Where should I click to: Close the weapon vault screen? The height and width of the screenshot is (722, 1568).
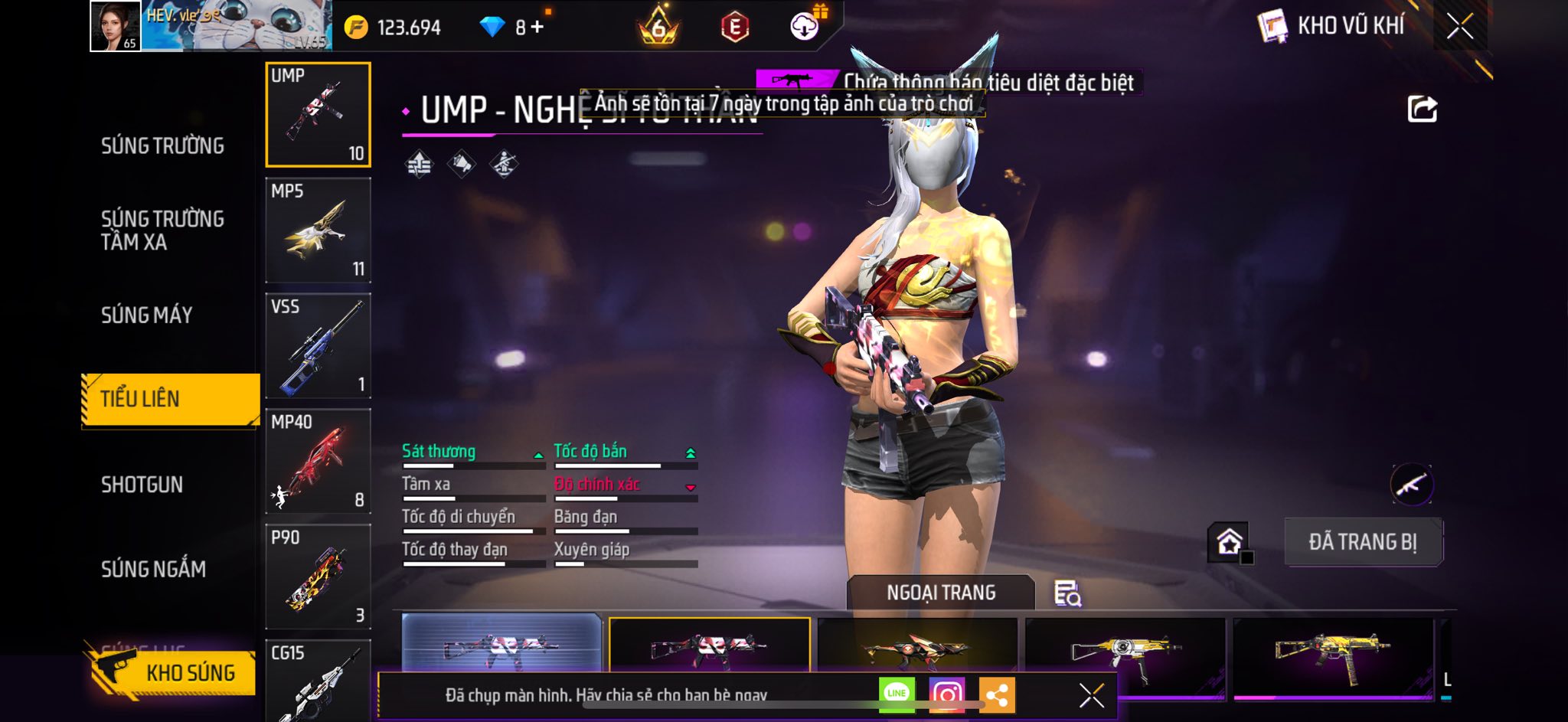[x=1459, y=27]
